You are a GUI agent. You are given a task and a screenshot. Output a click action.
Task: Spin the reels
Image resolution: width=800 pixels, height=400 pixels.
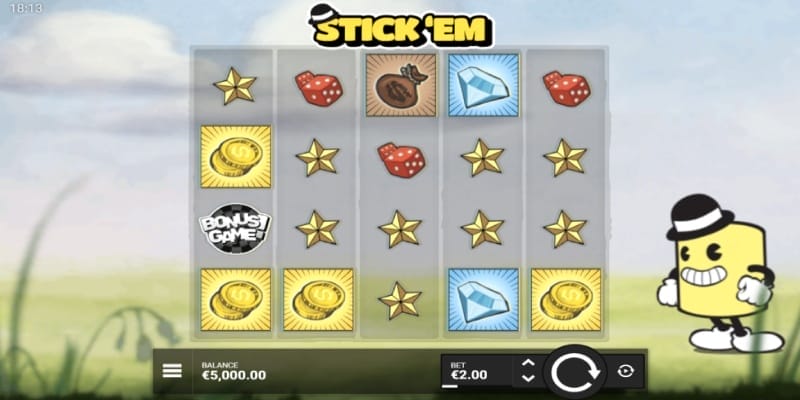[x=575, y=372]
